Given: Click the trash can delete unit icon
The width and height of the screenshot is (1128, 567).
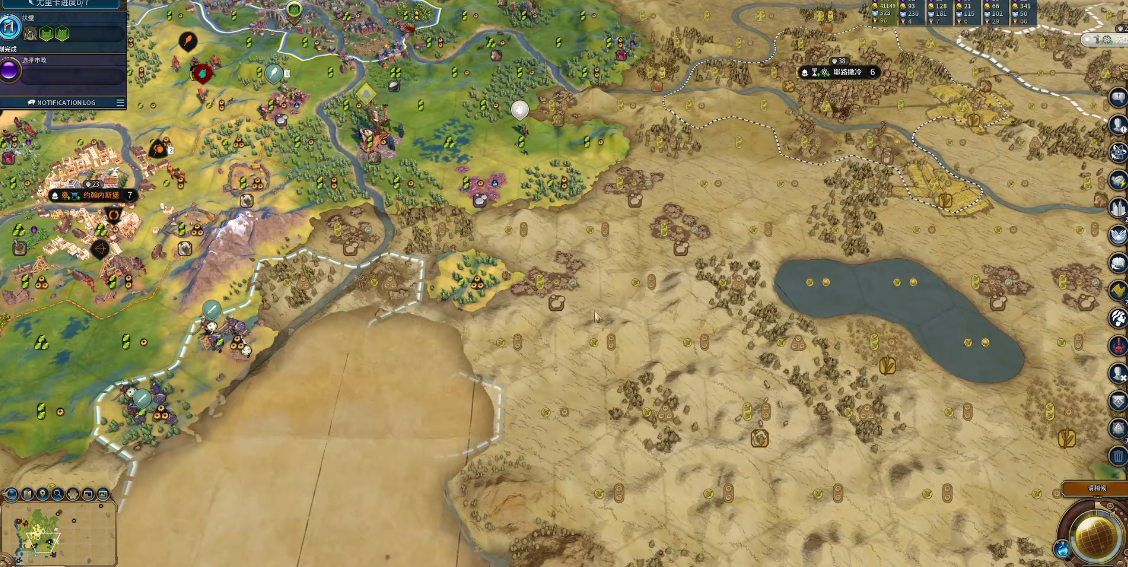Looking at the screenshot, I should click(x=1118, y=456).
